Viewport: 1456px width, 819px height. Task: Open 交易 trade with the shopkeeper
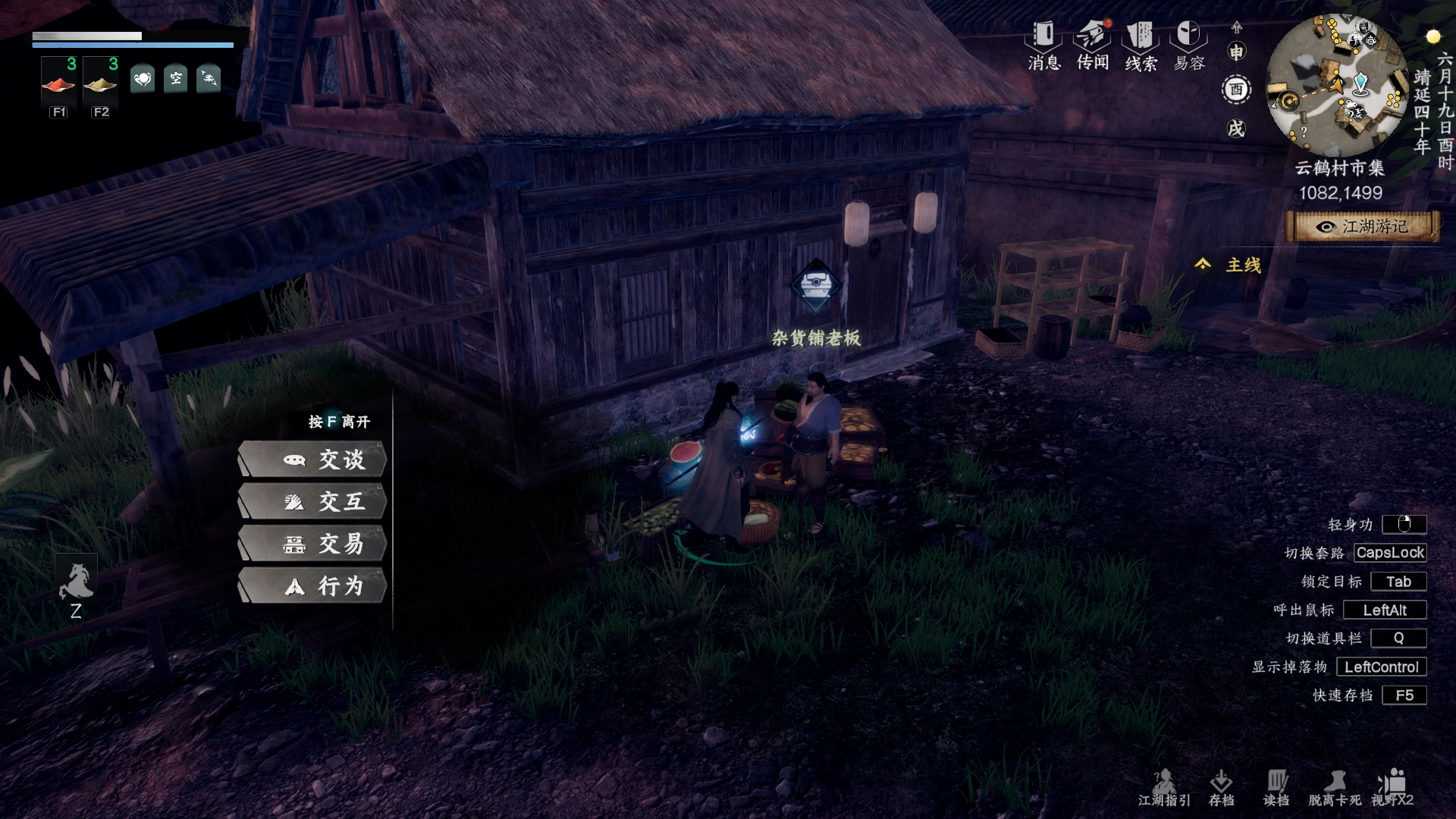(312, 544)
